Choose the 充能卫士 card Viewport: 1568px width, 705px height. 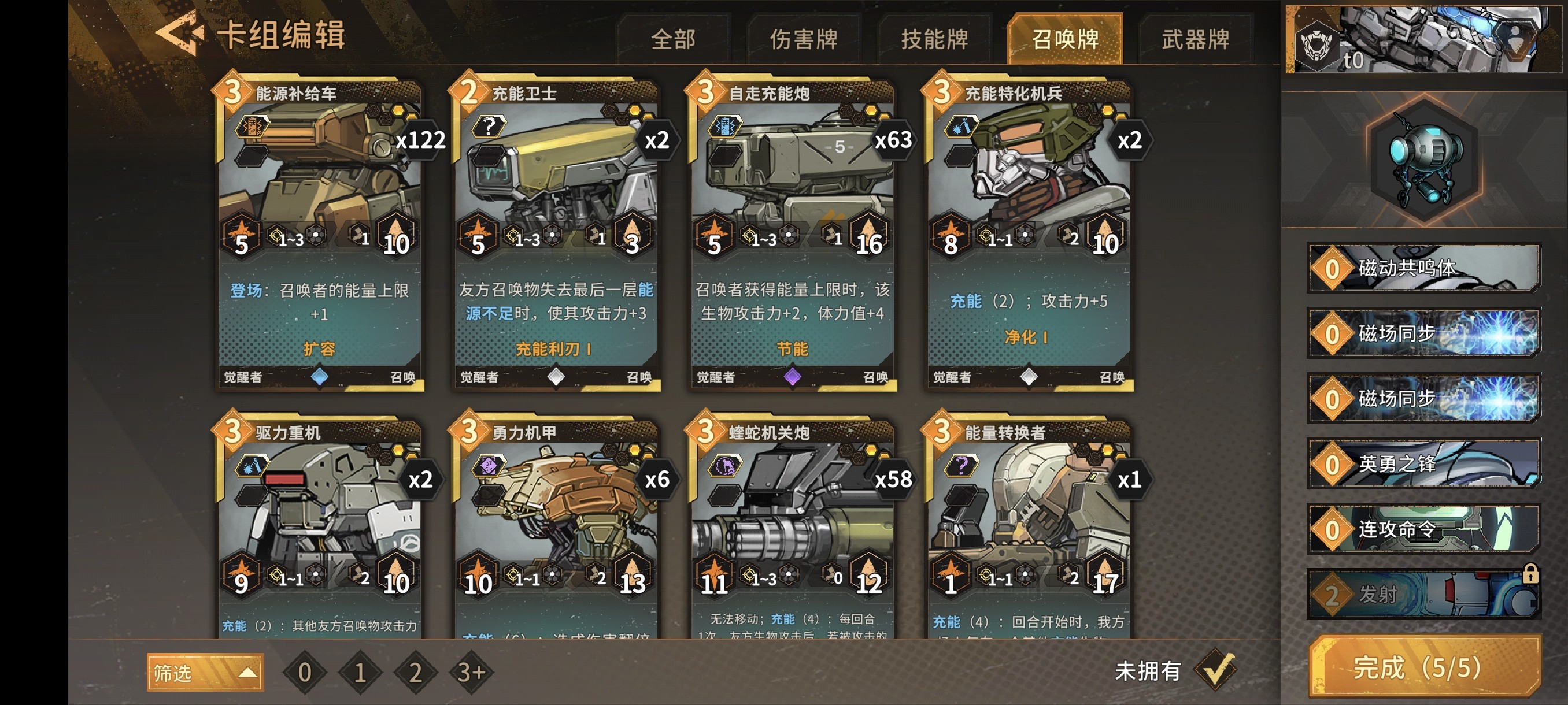click(555, 234)
